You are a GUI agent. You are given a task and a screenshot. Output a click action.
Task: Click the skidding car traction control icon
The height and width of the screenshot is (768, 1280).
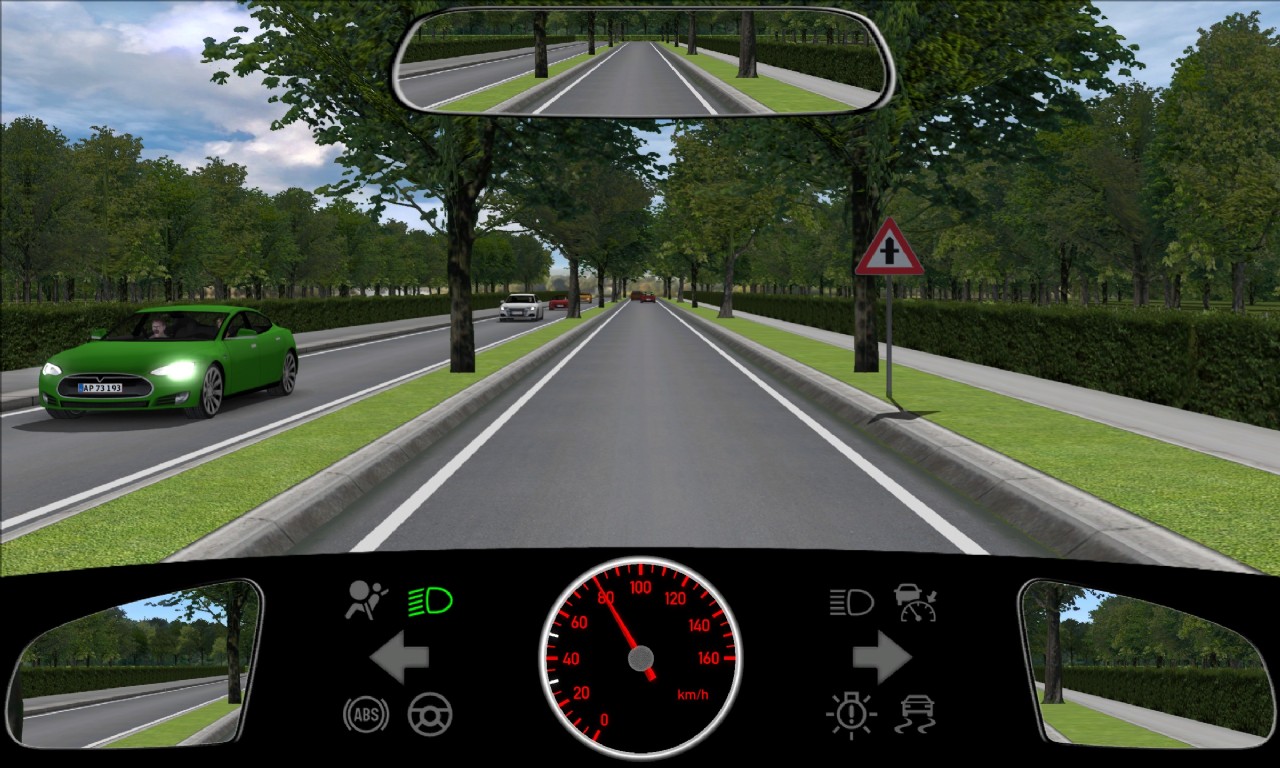[915, 714]
